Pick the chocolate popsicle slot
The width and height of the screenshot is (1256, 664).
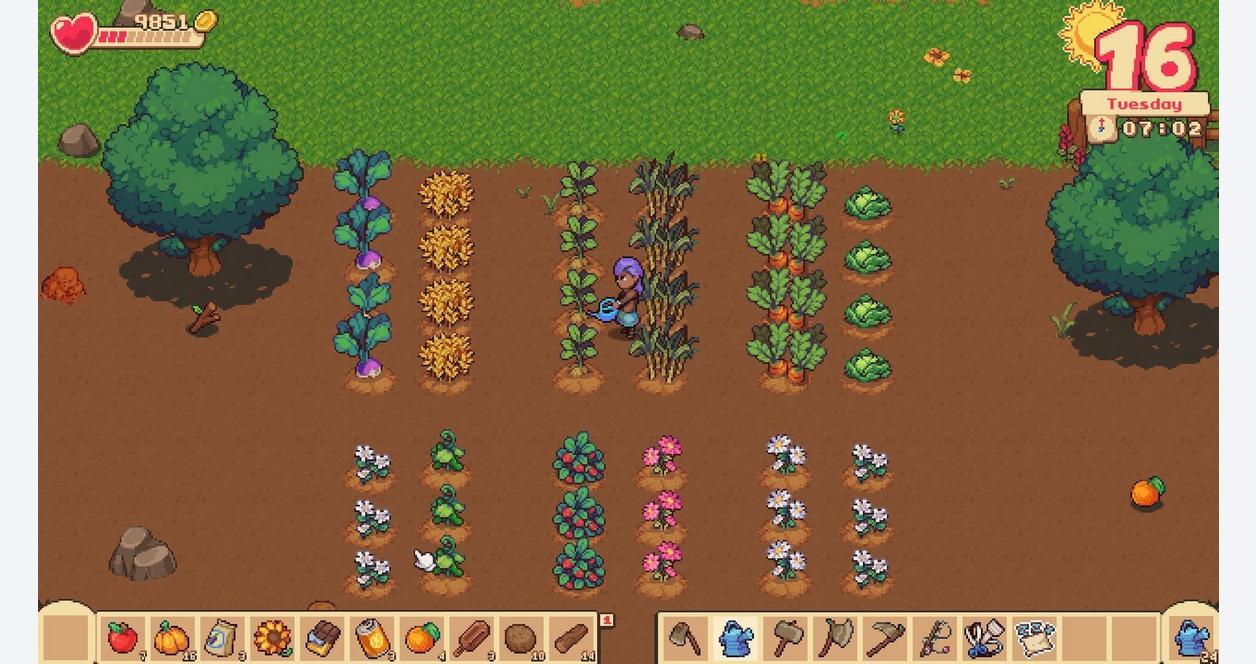point(472,638)
